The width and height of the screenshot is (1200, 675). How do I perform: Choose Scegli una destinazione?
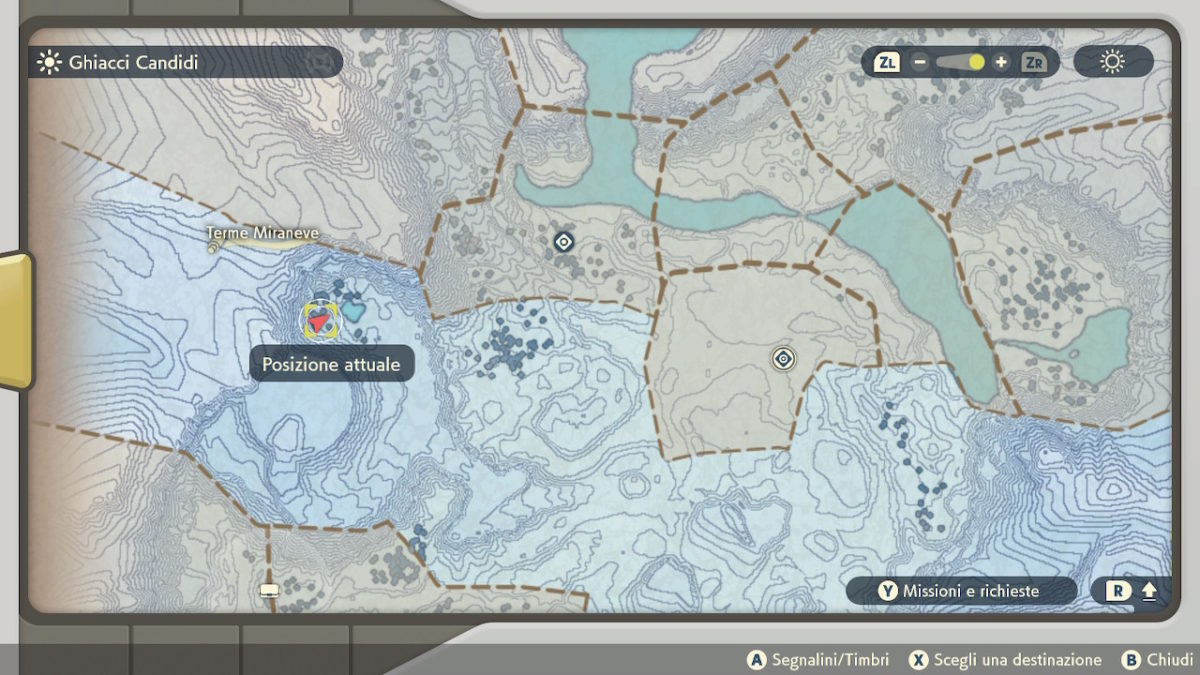click(1005, 660)
